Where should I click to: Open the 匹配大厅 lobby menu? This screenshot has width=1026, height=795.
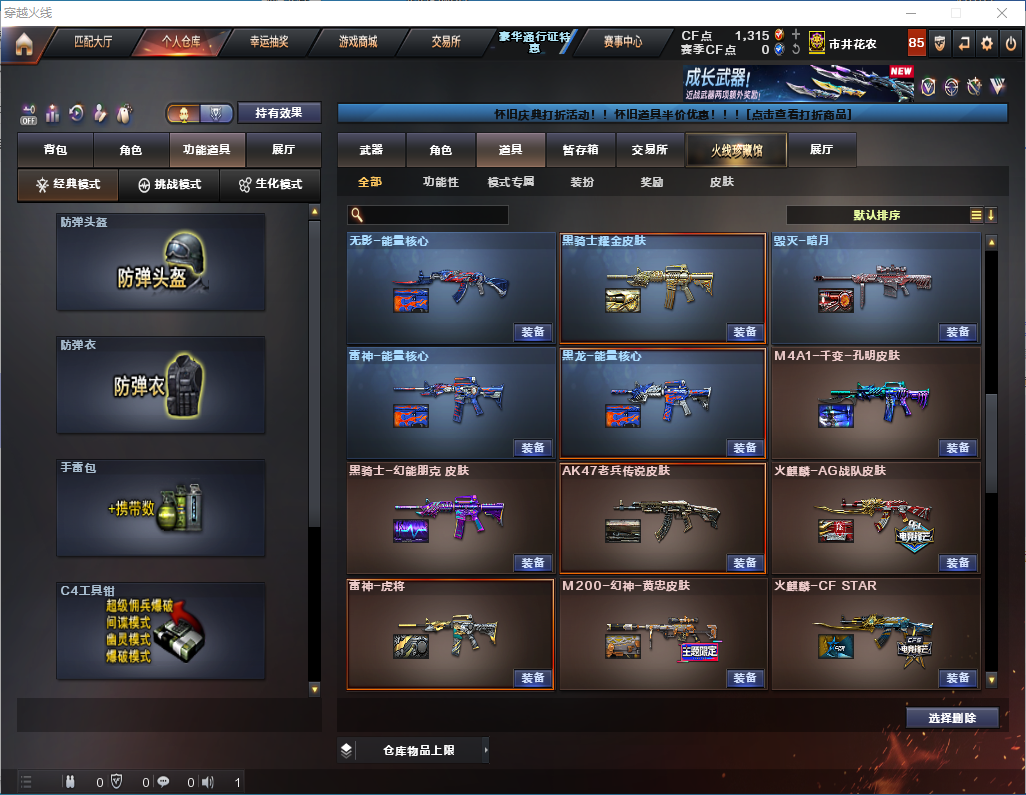pyautogui.click(x=93, y=42)
